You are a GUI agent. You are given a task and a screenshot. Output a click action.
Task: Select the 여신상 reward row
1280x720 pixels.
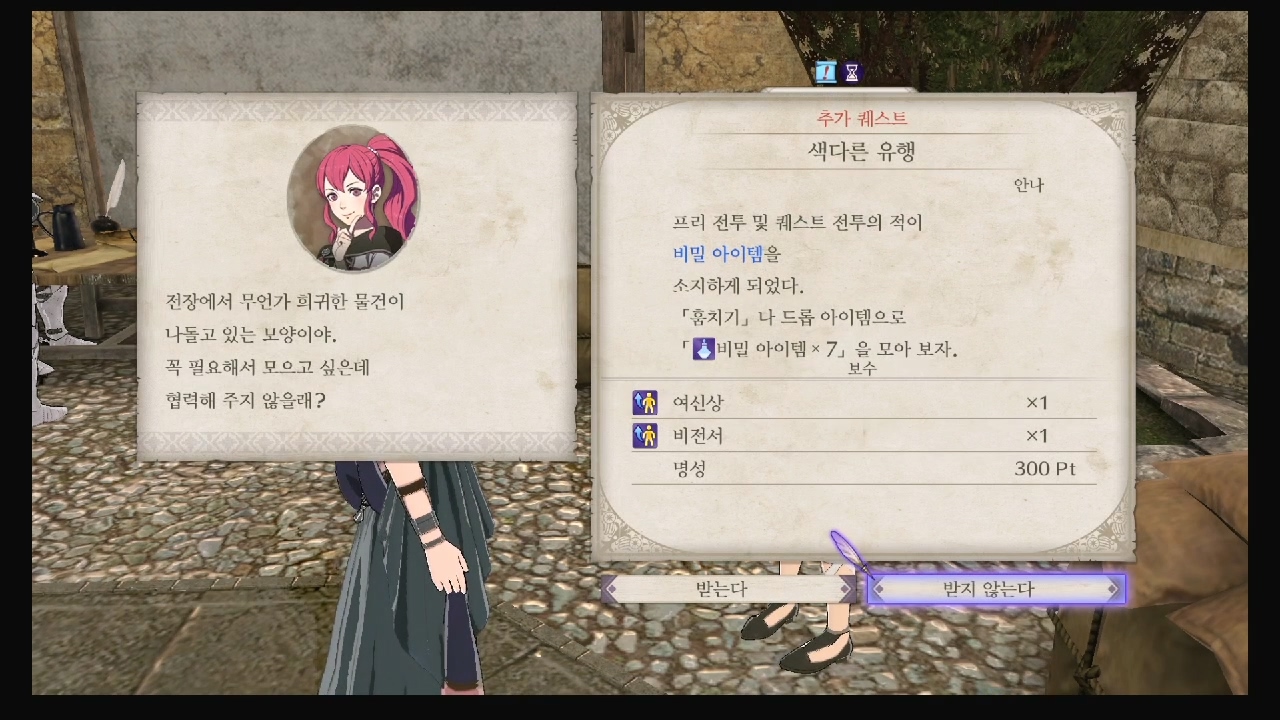pyautogui.click(x=864, y=403)
